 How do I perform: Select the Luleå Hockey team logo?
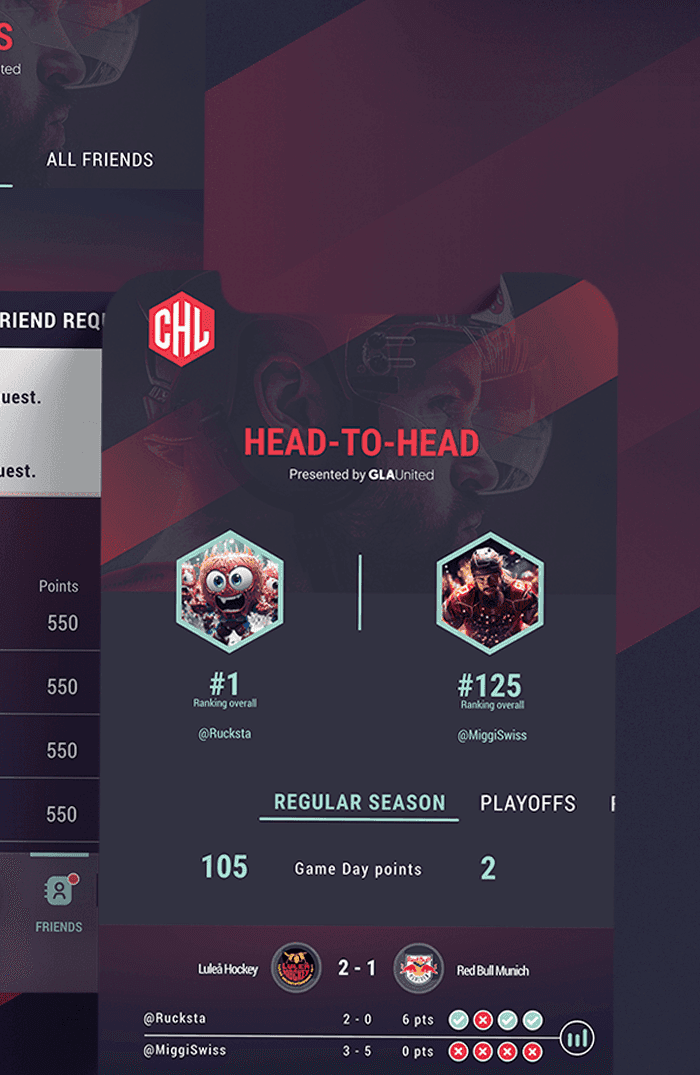tap(295, 968)
